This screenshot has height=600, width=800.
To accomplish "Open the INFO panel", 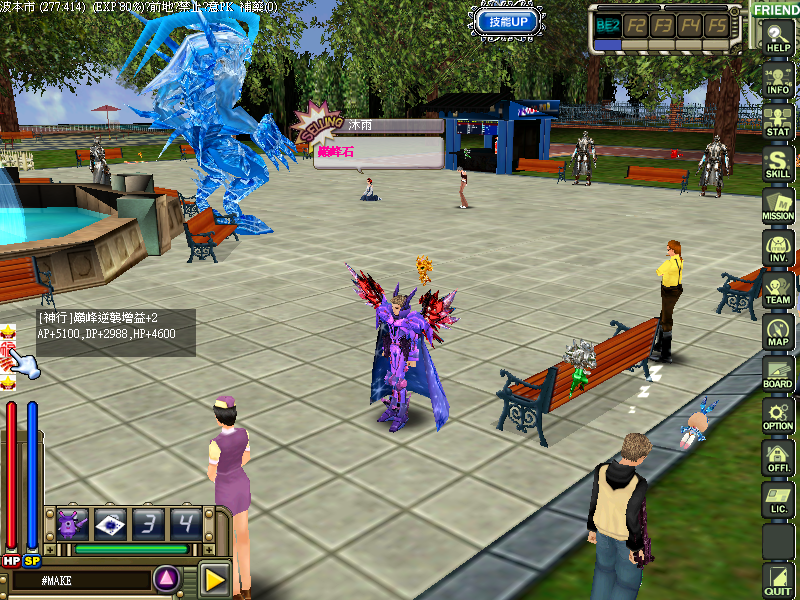I will click(778, 79).
